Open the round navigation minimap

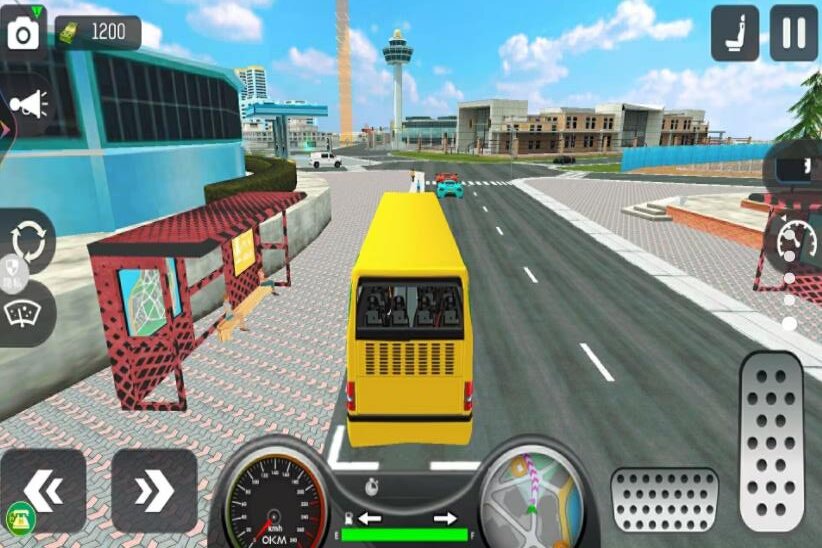(x=533, y=498)
